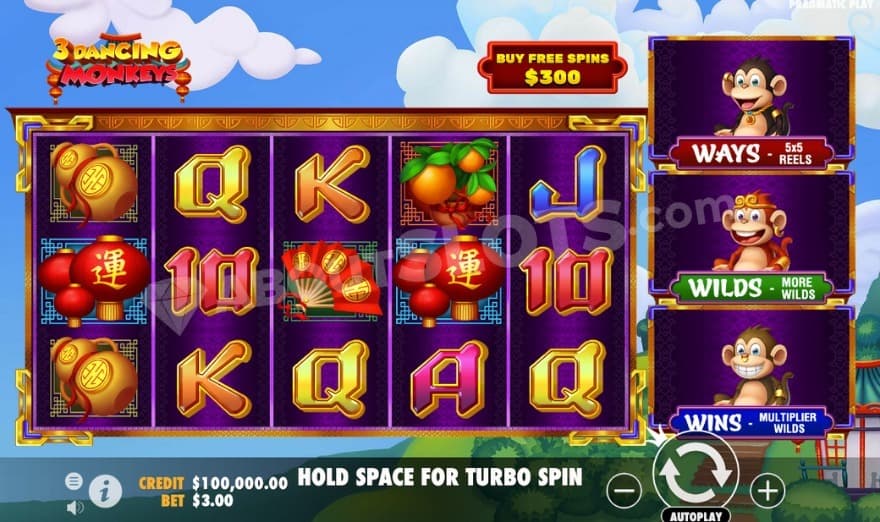Open the game info page

(x=105, y=489)
